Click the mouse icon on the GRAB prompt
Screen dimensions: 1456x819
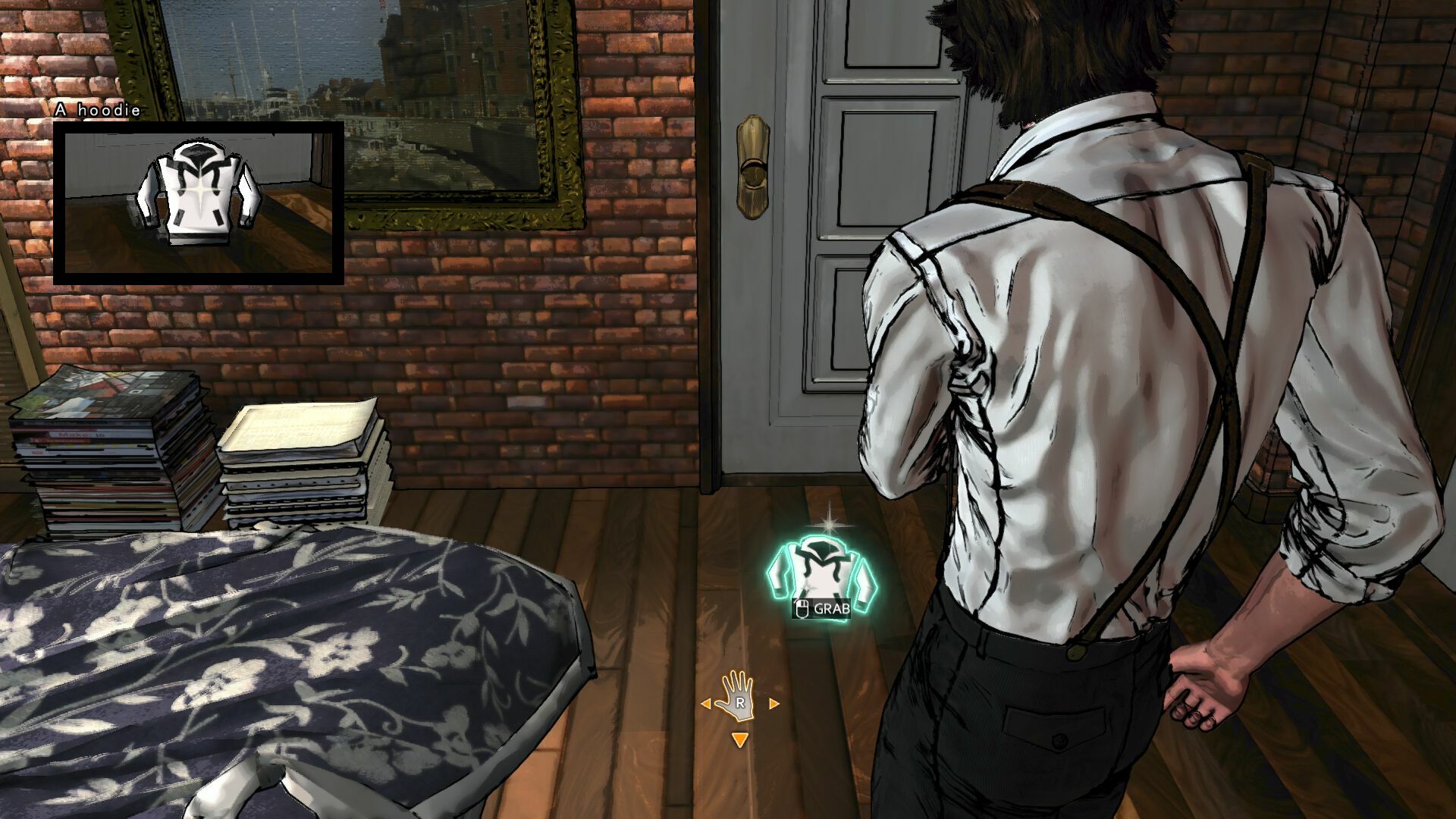pos(802,607)
